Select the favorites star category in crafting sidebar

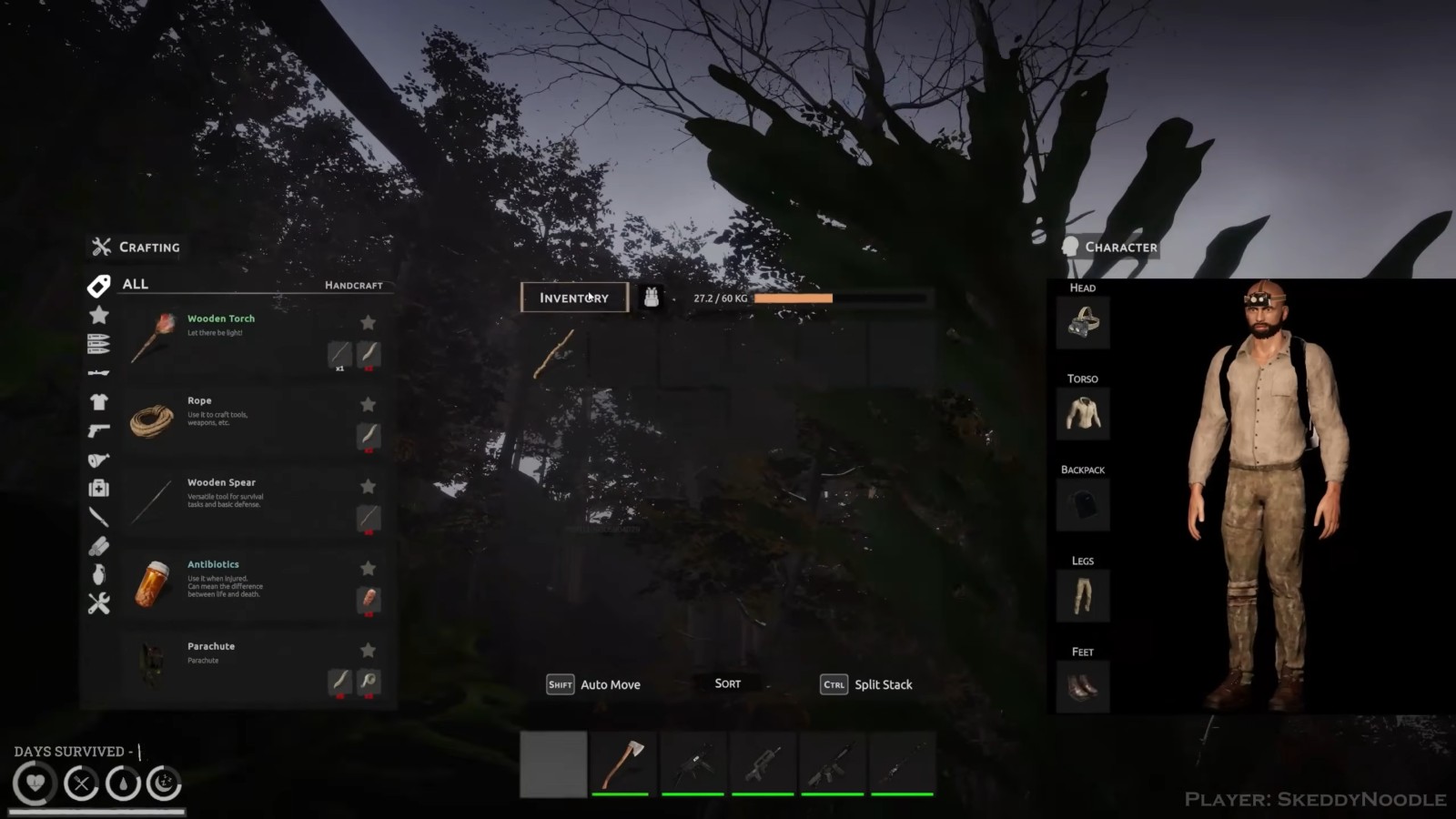tap(100, 315)
